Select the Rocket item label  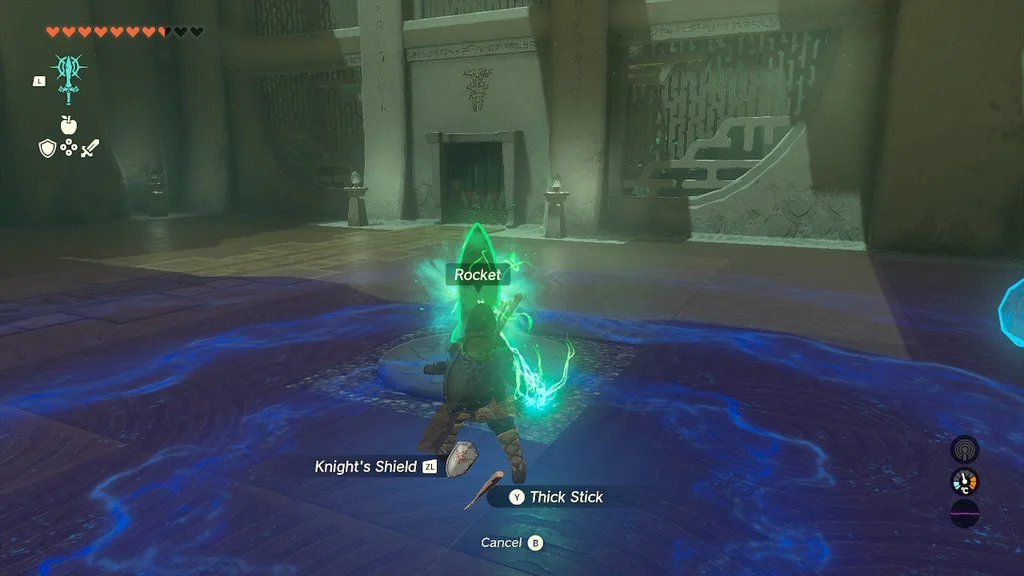point(477,275)
